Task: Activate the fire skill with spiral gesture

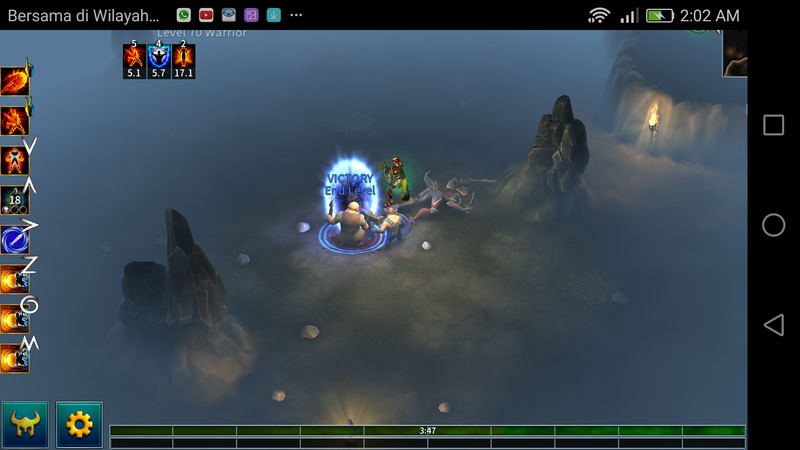Action: point(14,318)
